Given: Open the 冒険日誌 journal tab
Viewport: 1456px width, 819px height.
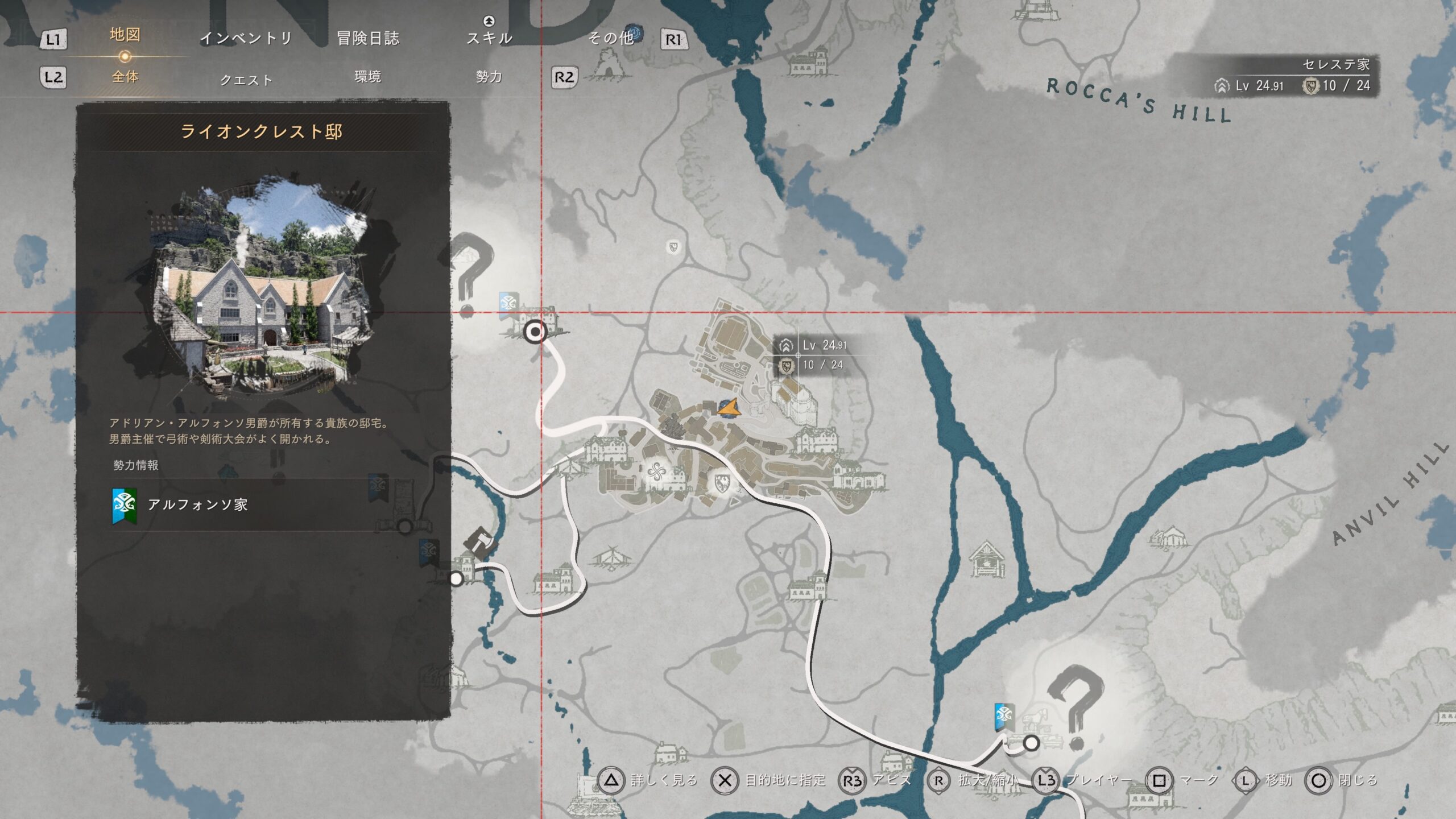Looking at the screenshot, I should [368, 39].
